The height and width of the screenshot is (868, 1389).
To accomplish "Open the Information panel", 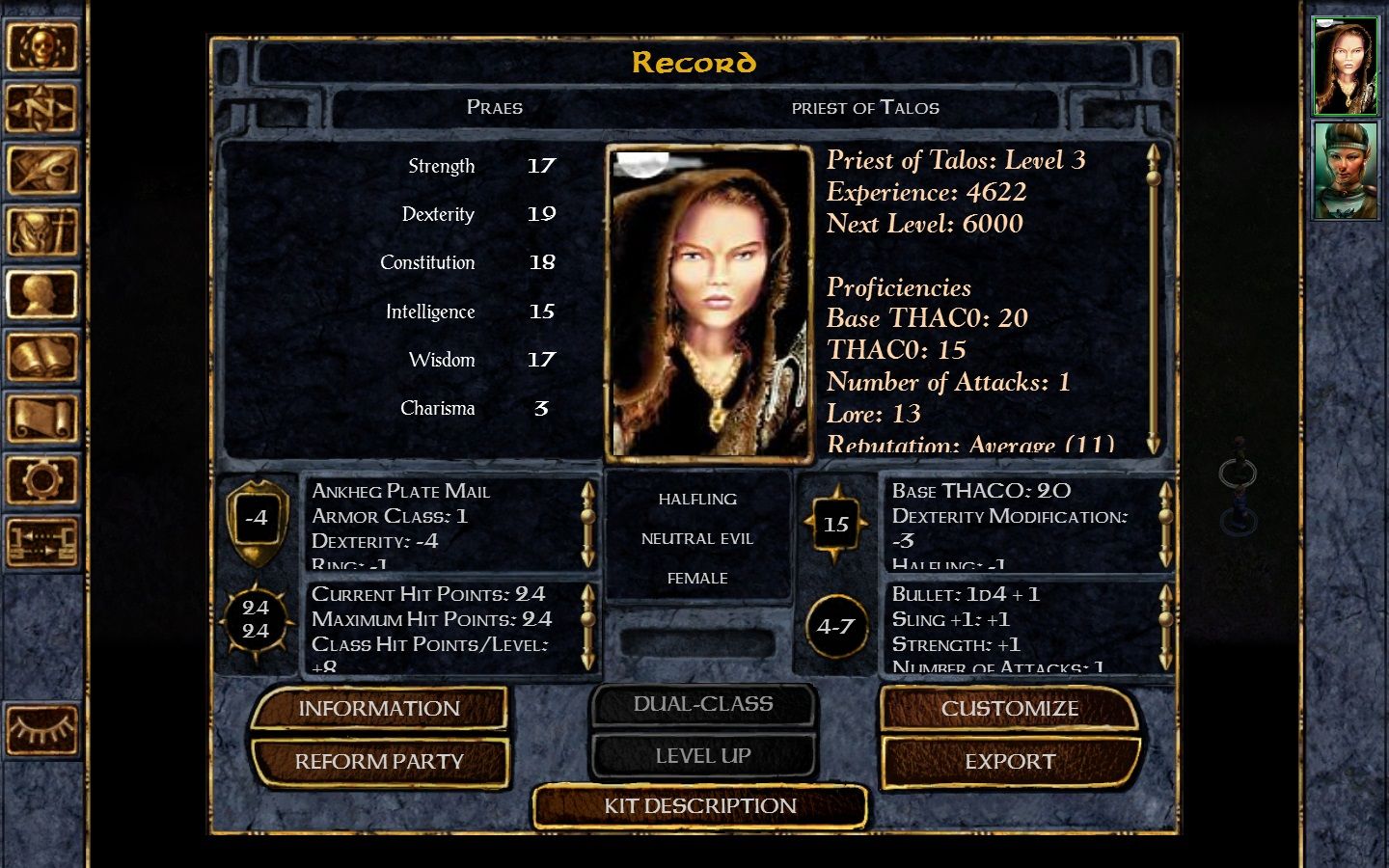I will pyautogui.click(x=379, y=709).
